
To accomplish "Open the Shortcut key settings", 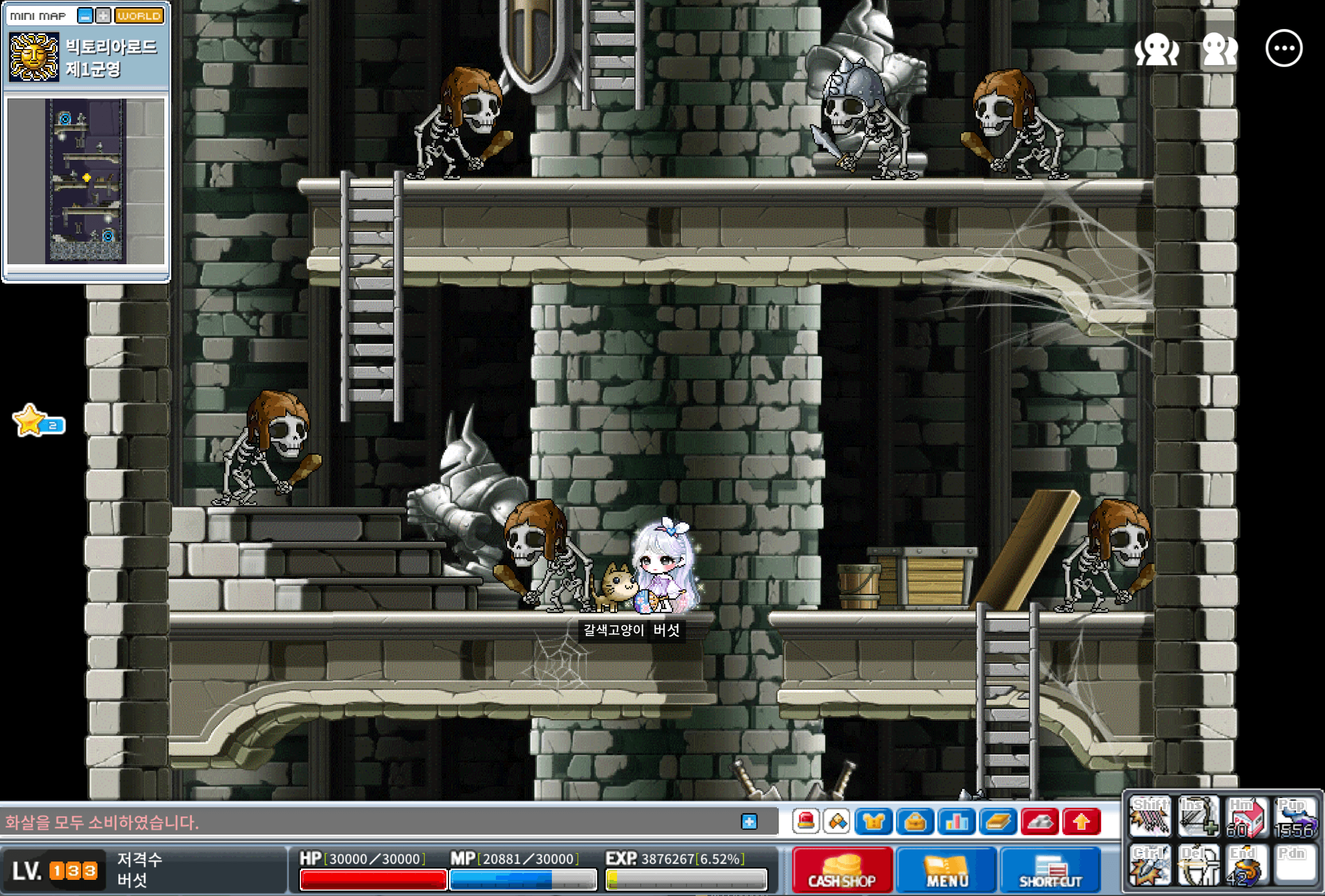I will click(1050, 870).
